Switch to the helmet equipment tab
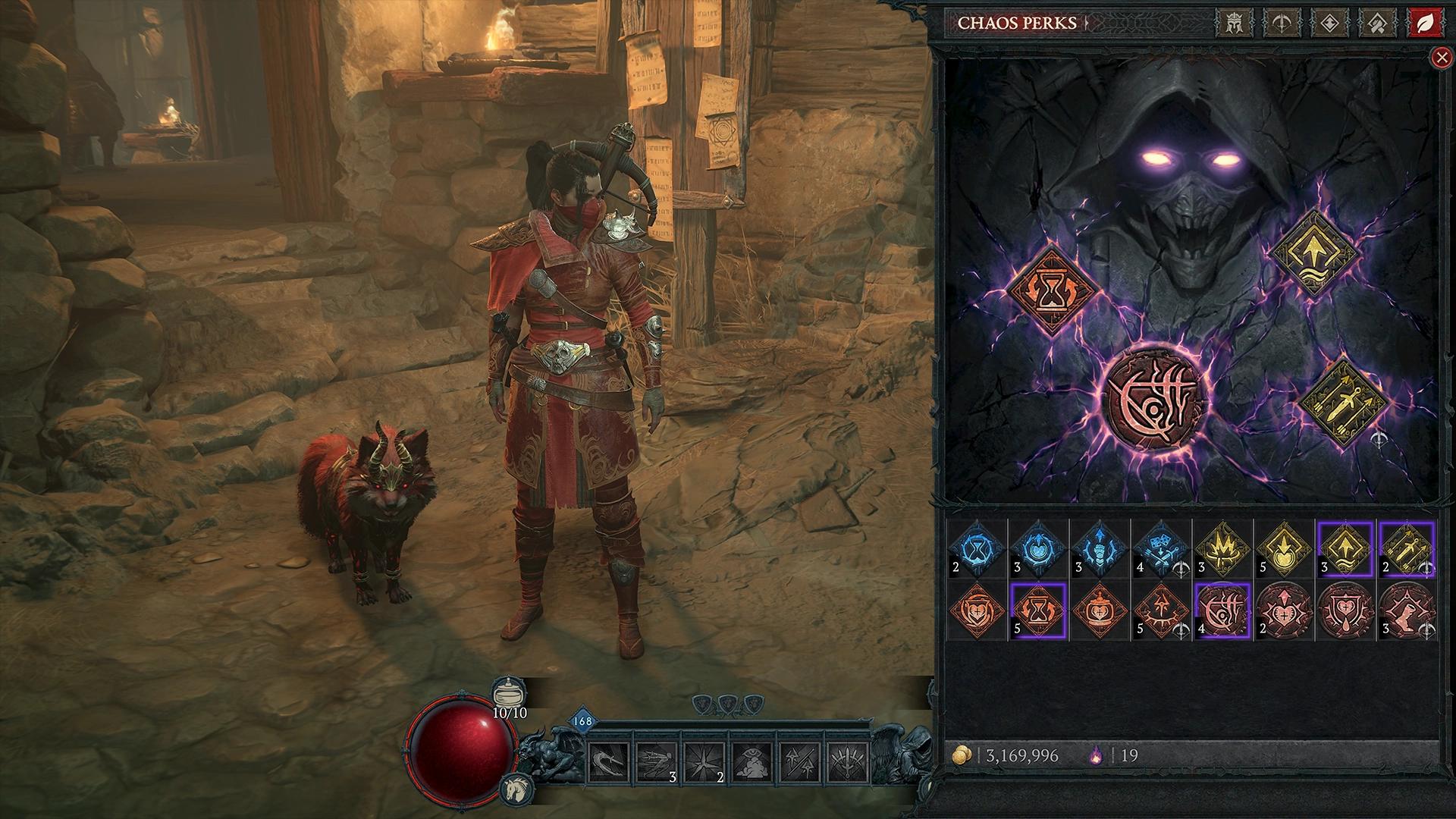Screen dimensions: 1456x819 [x=1233, y=23]
